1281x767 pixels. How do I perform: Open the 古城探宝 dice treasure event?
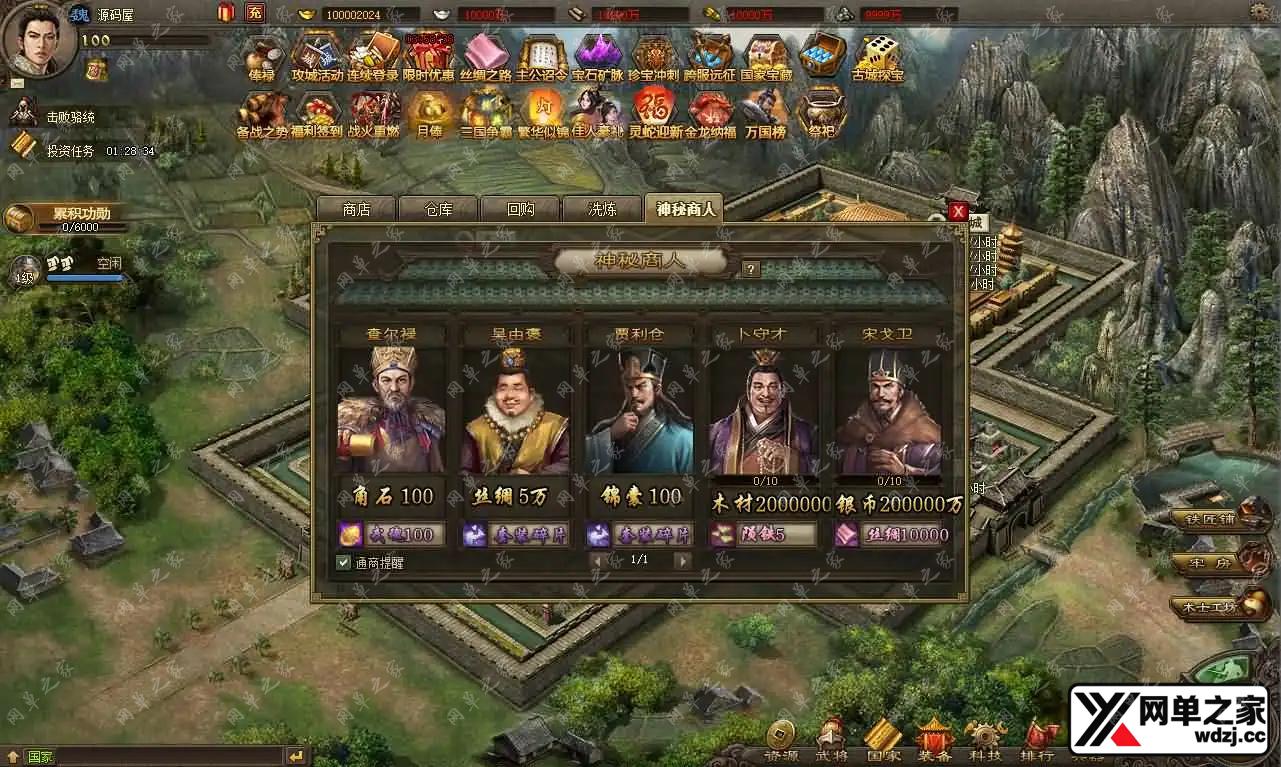877,58
